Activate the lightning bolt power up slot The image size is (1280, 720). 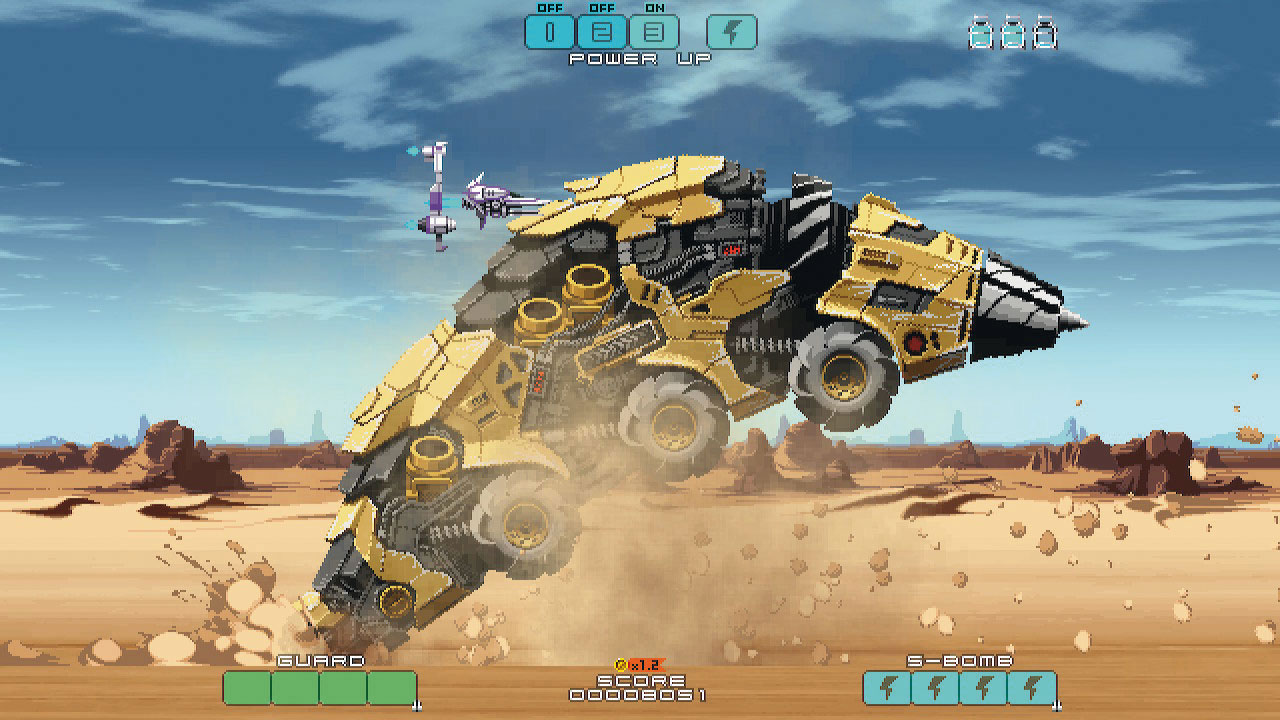(x=731, y=32)
